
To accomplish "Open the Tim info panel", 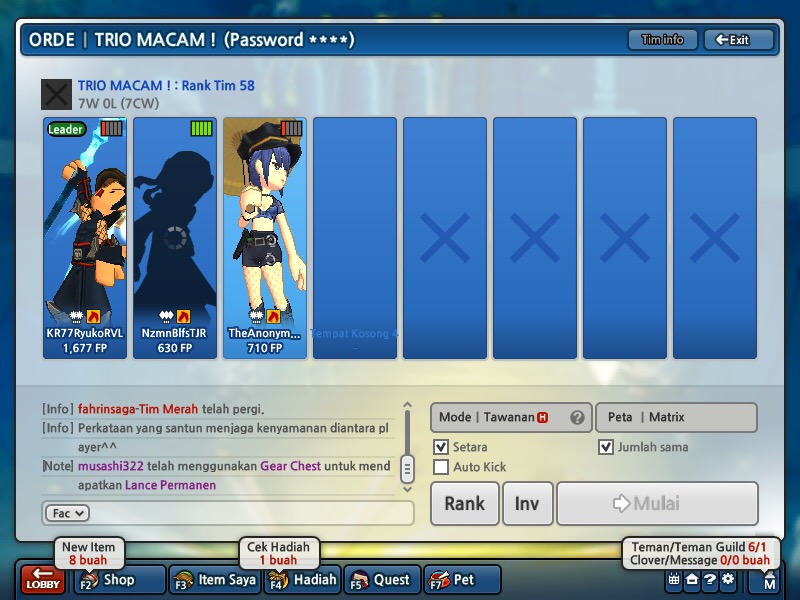I will click(662, 40).
